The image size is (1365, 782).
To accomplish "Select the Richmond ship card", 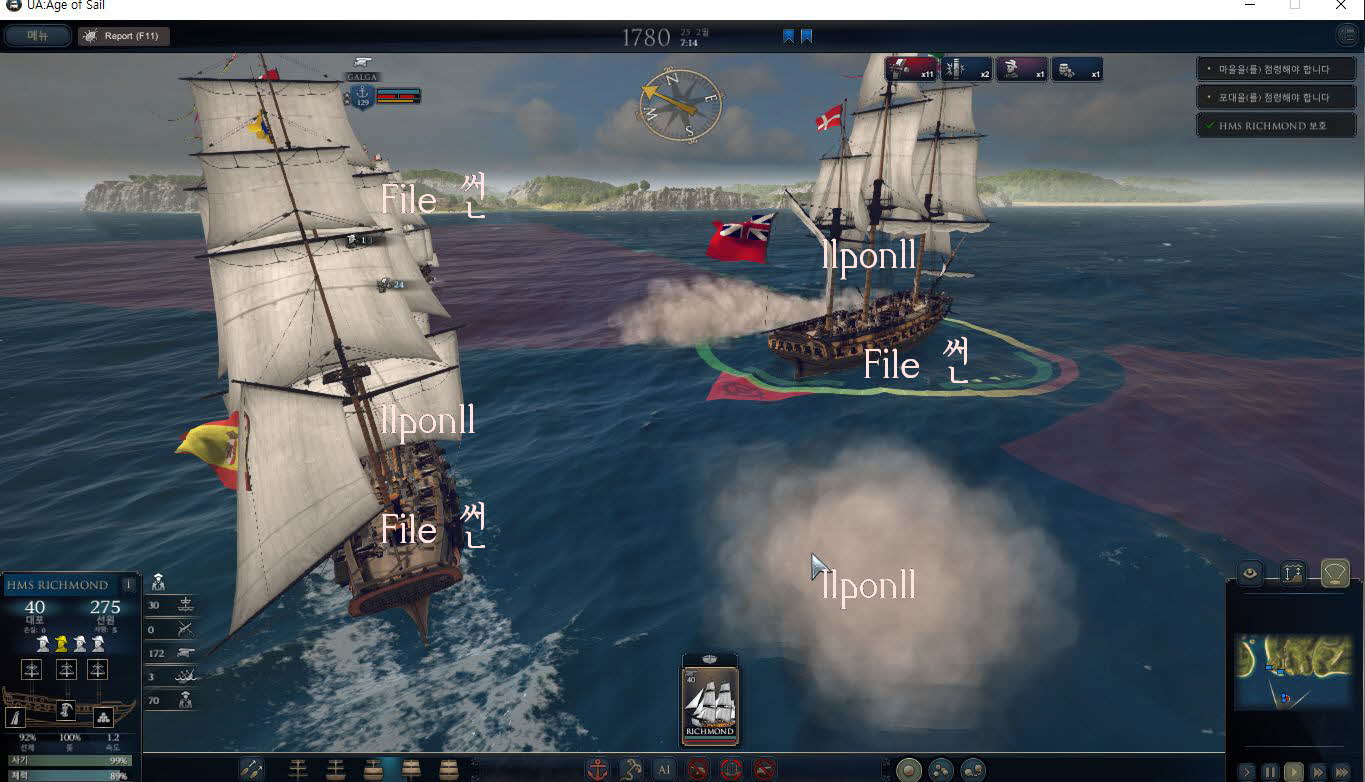I will pyautogui.click(x=709, y=699).
